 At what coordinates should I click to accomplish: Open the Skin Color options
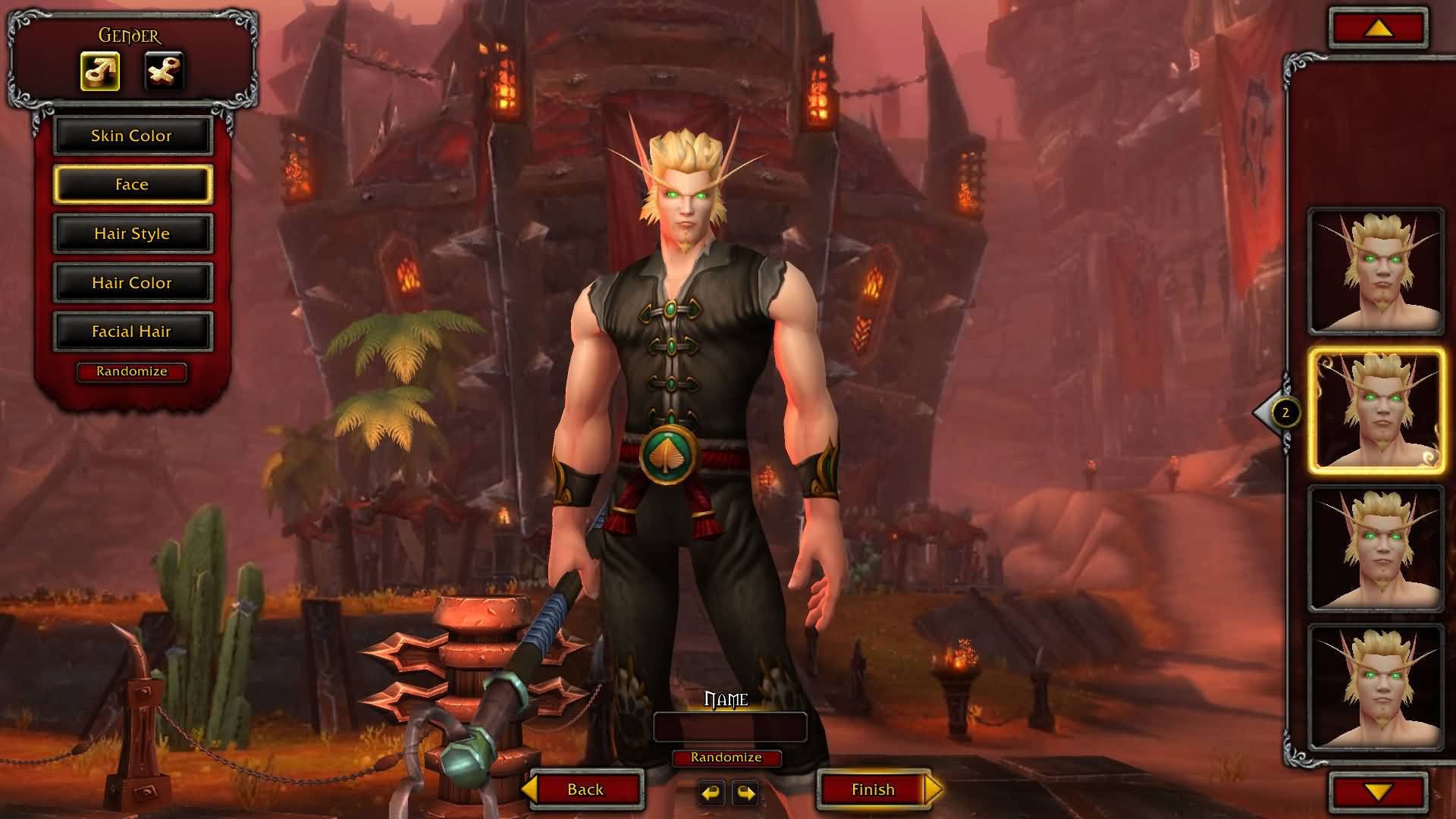132,136
